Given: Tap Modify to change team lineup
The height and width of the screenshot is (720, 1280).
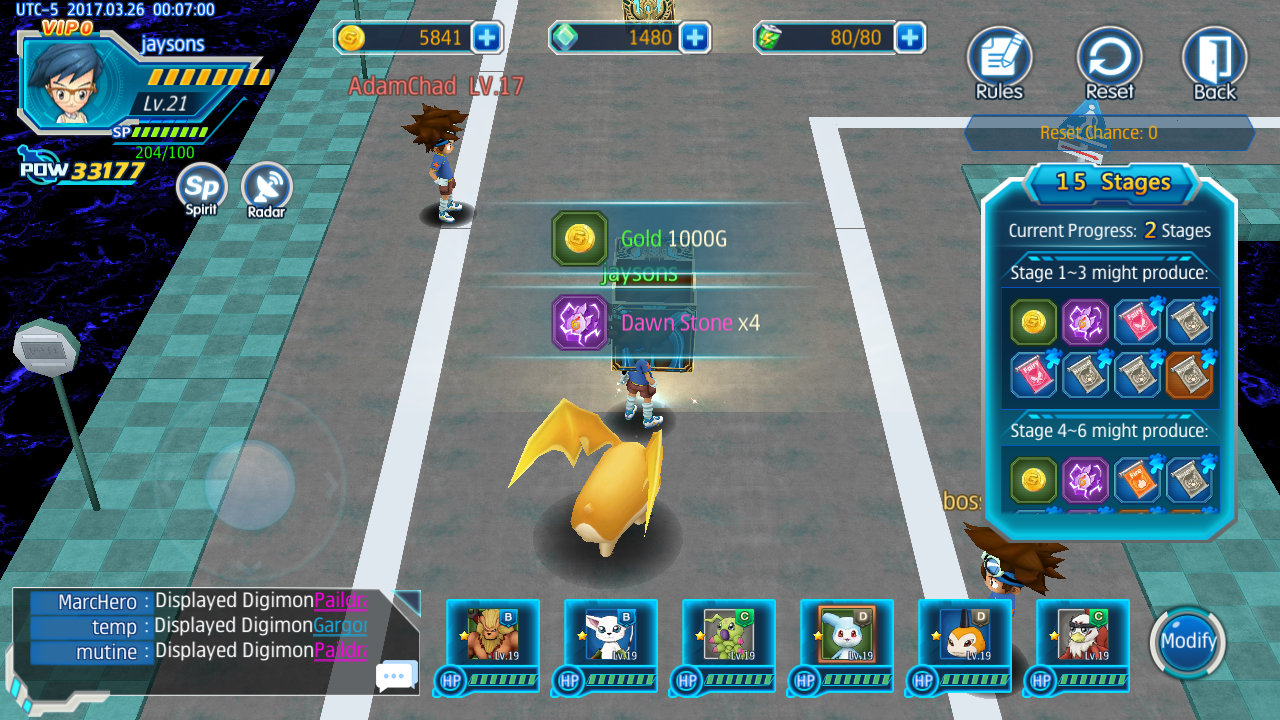Looking at the screenshot, I should [x=1188, y=641].
